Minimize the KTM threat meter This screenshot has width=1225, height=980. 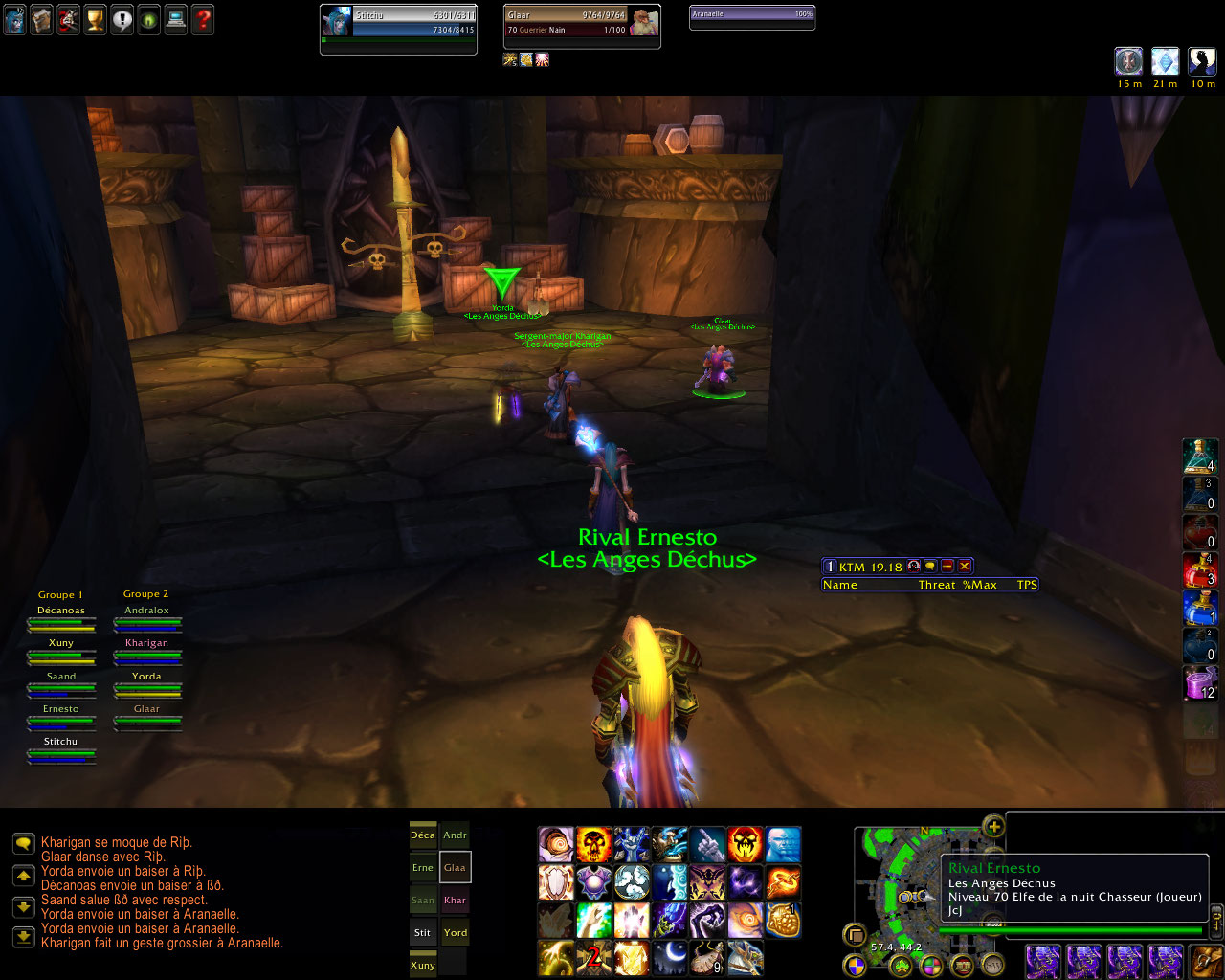(947, 567)
